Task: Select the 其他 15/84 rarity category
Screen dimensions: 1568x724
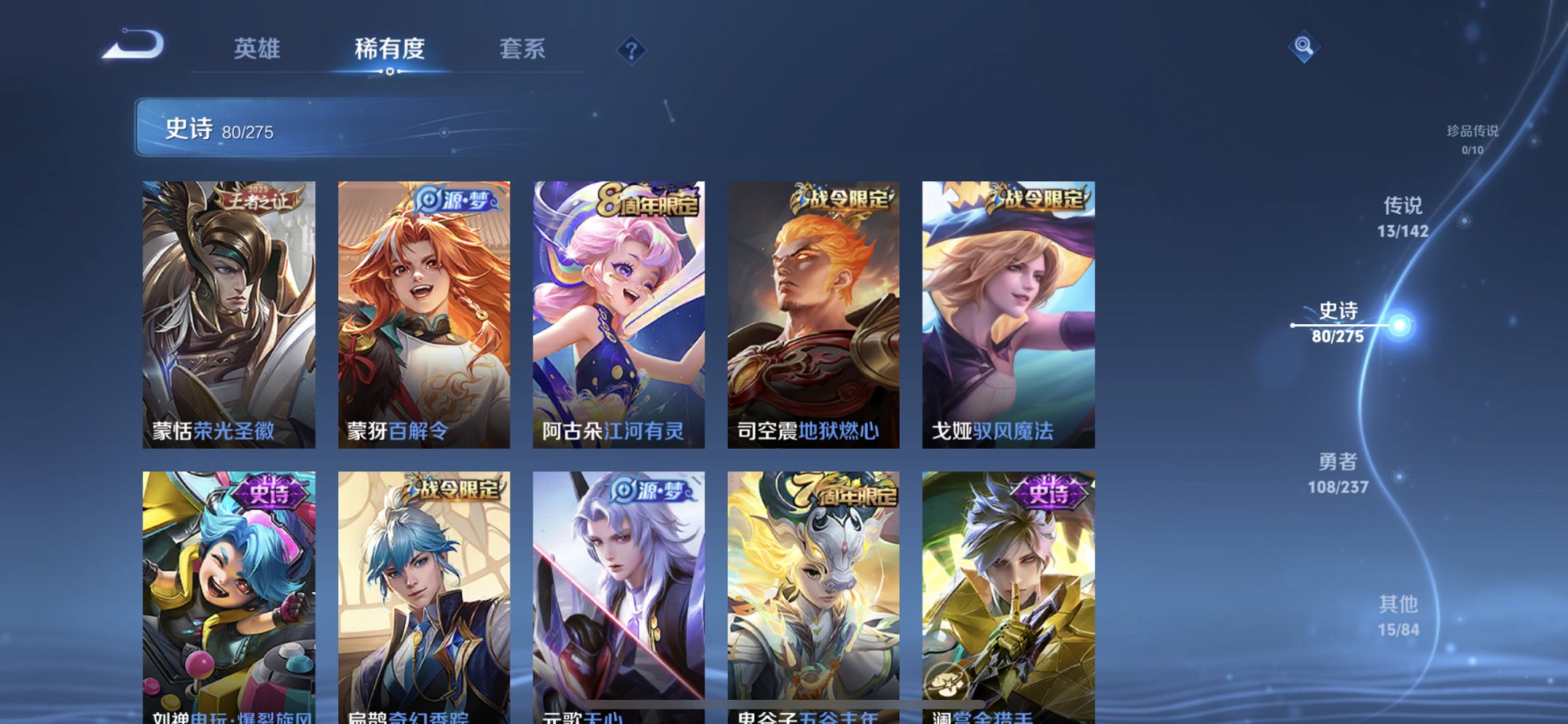Action: coord(1399,615)
